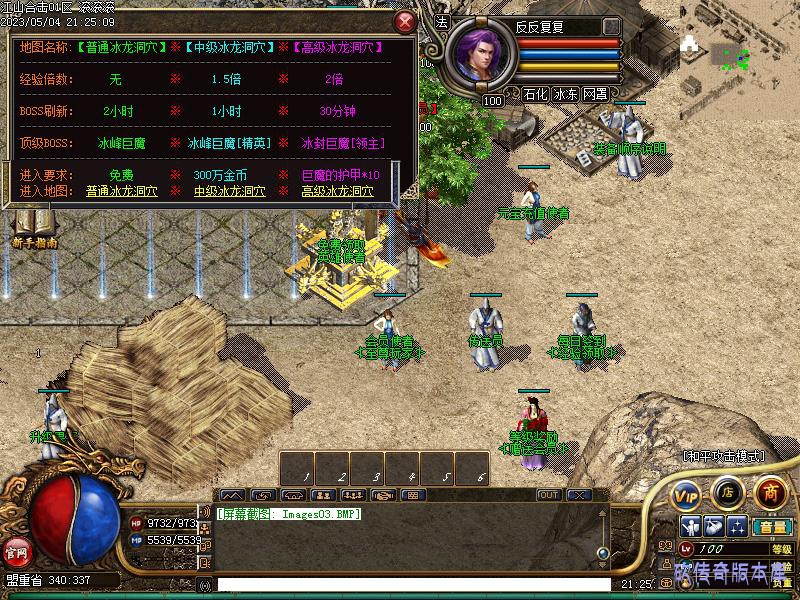800x600 pixels.
Task: Select the handshake trade icon above chat
Action: [382, 495]
